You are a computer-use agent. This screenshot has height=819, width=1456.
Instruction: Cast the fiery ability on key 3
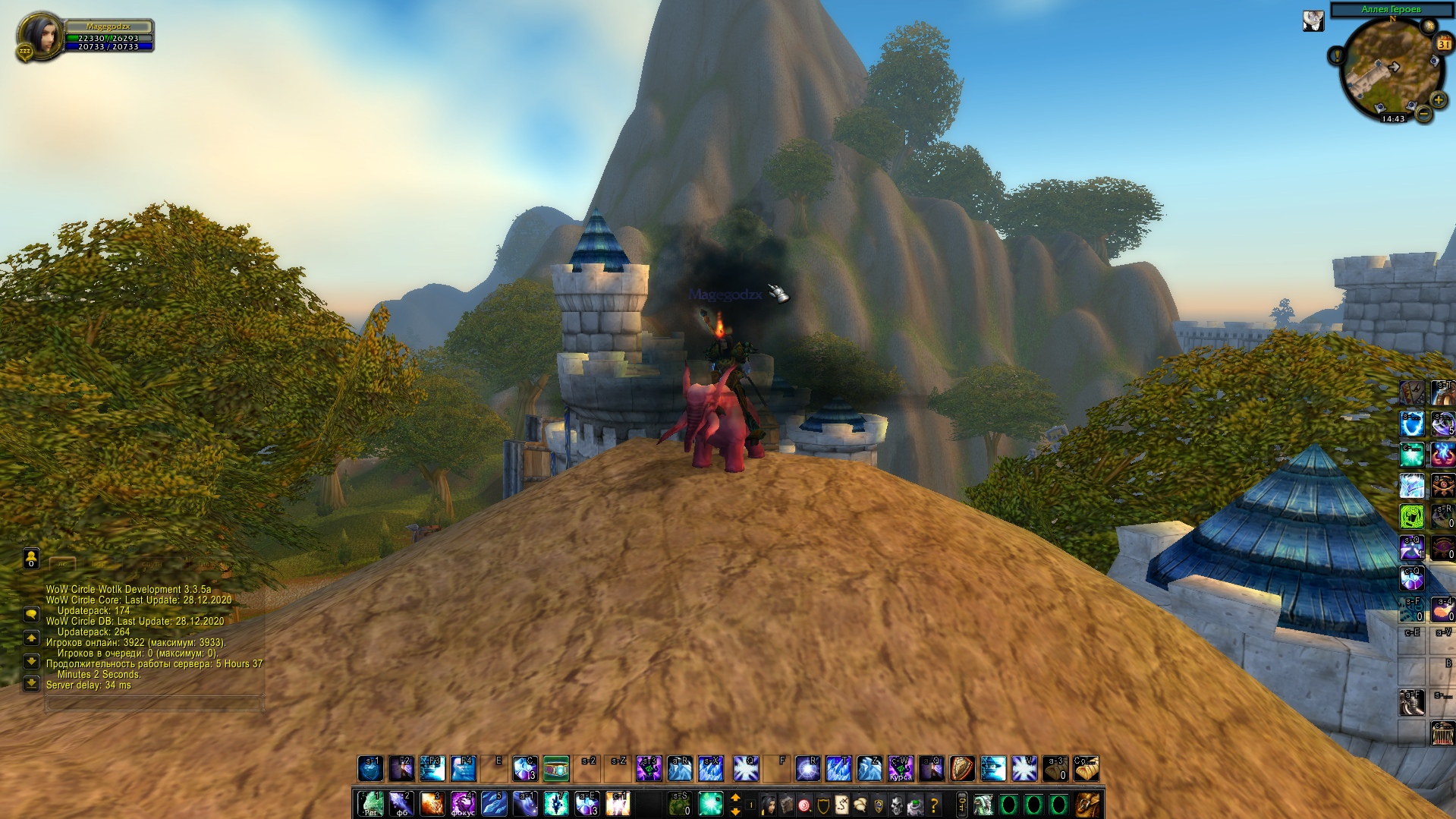(x=432, y=804)
